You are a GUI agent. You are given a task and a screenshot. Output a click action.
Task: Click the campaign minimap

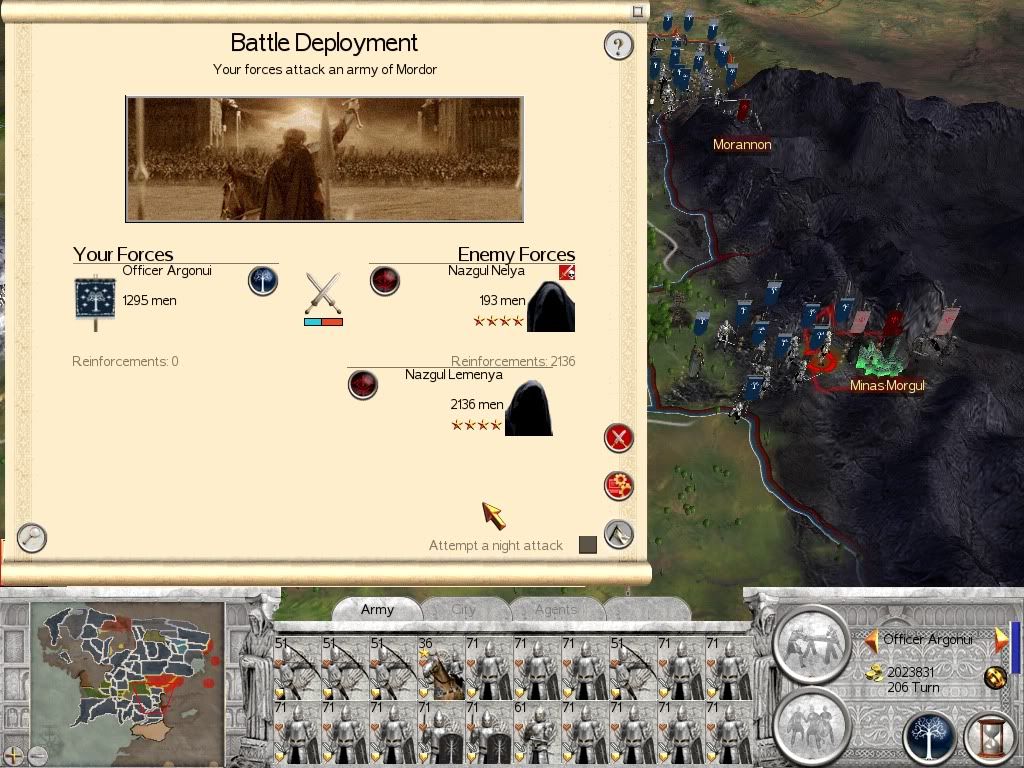pos(125,670)
